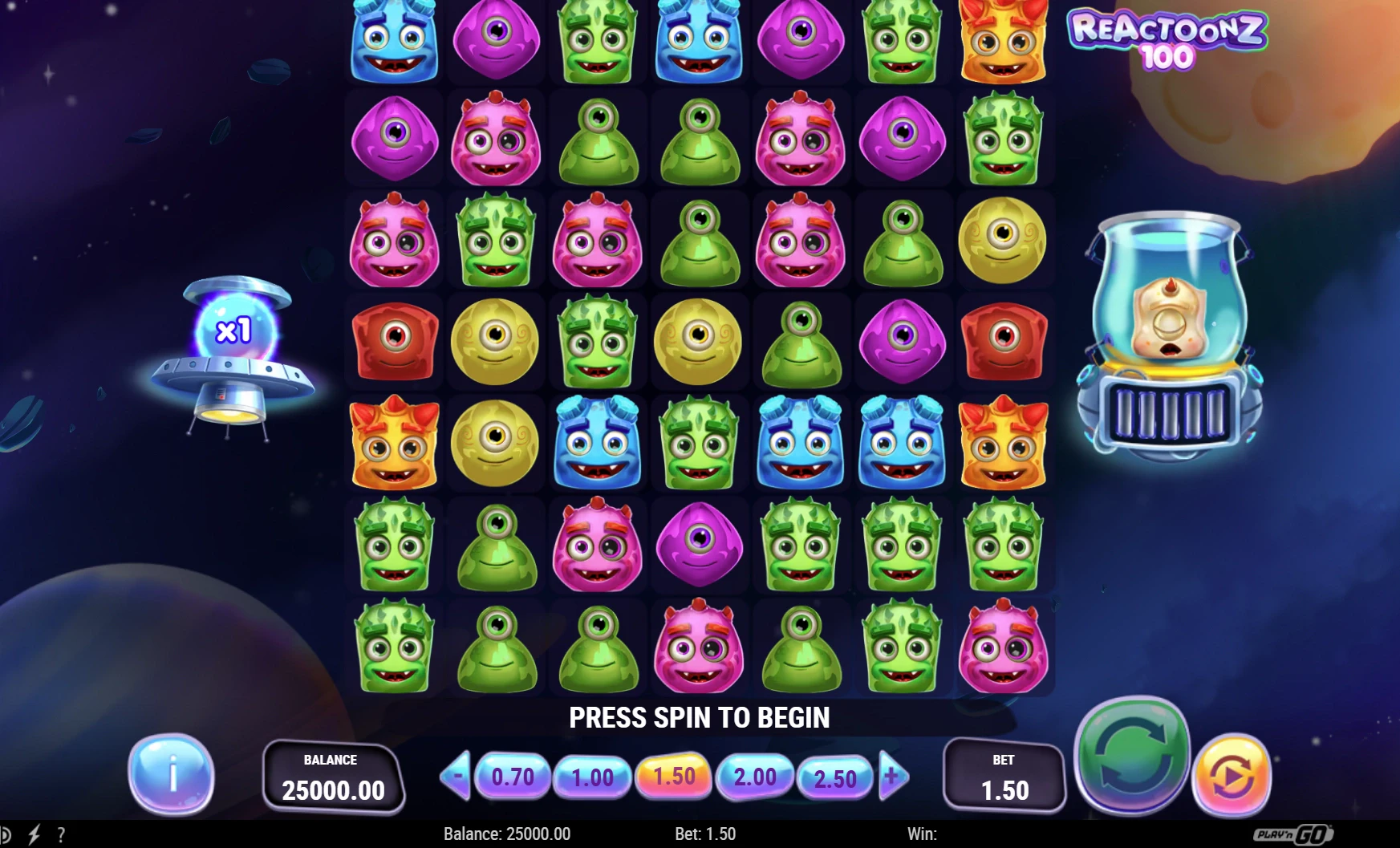
Task: Open the game info panel
Action: coord(171,773)
